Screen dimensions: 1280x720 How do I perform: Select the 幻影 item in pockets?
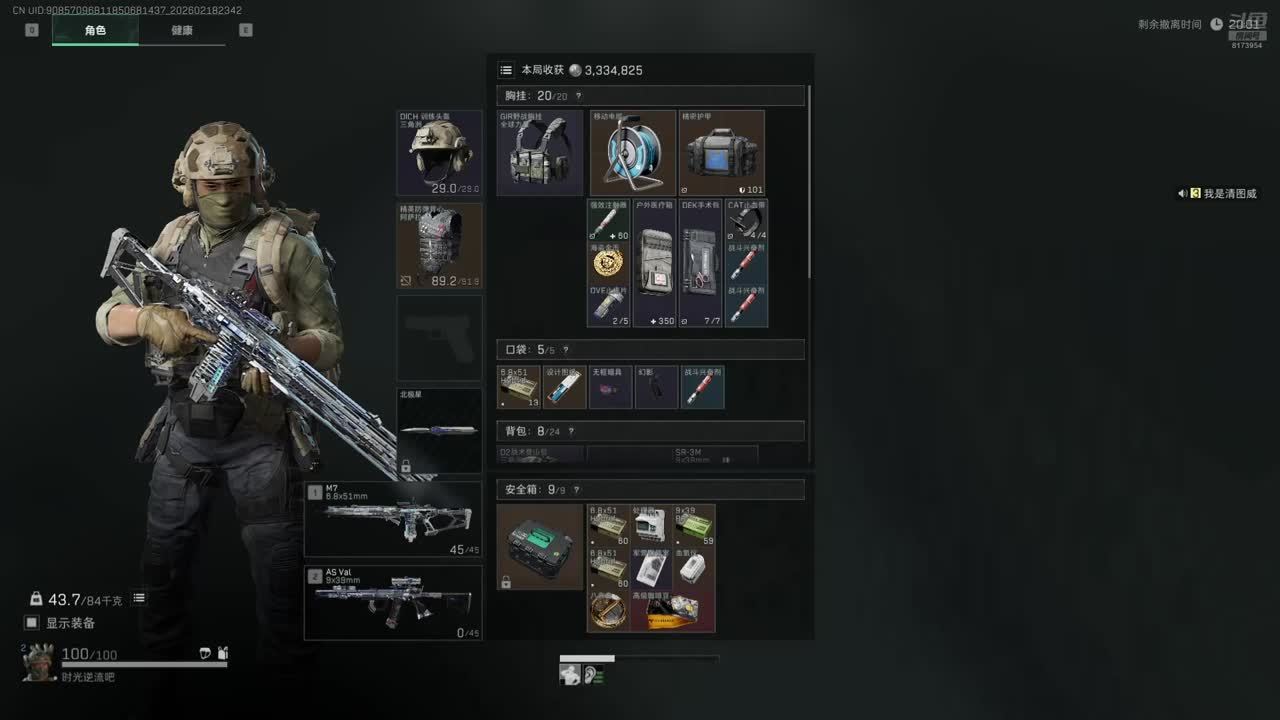(x=656, y=387)
